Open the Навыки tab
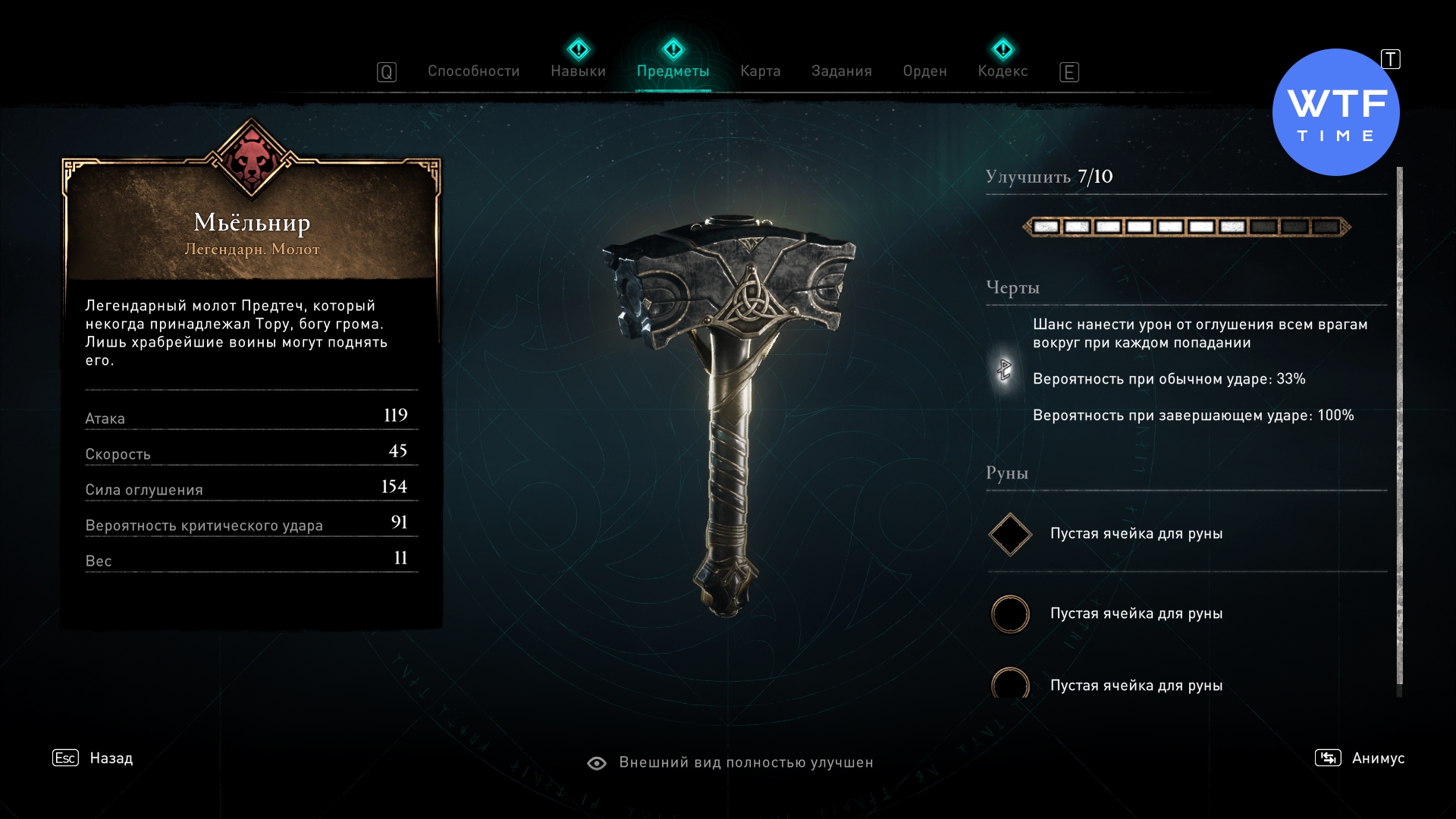This screenshot has height=819, width=1456. (578, 71)
